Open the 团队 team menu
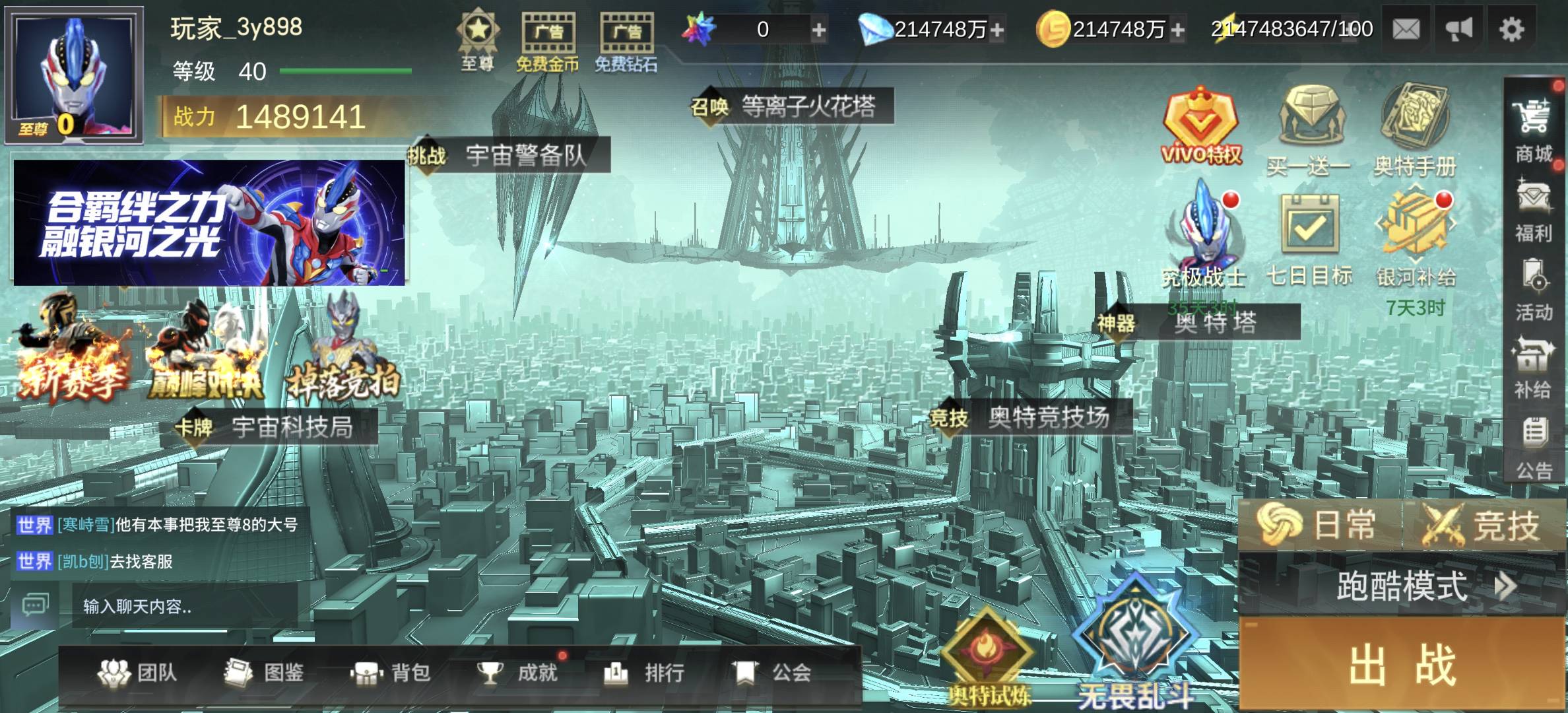 (137, 673)
